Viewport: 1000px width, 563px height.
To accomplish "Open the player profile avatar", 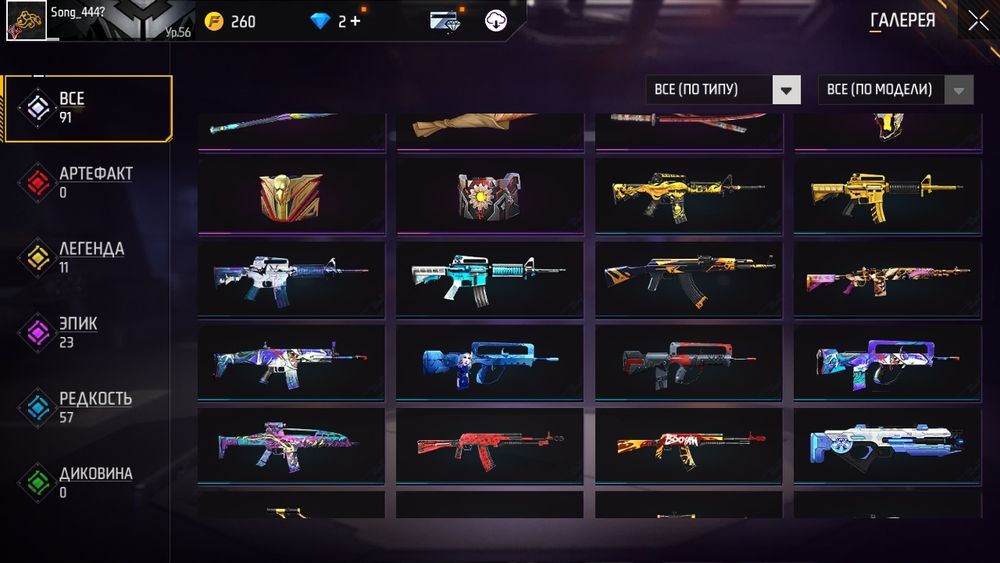I will click(24, 21).
